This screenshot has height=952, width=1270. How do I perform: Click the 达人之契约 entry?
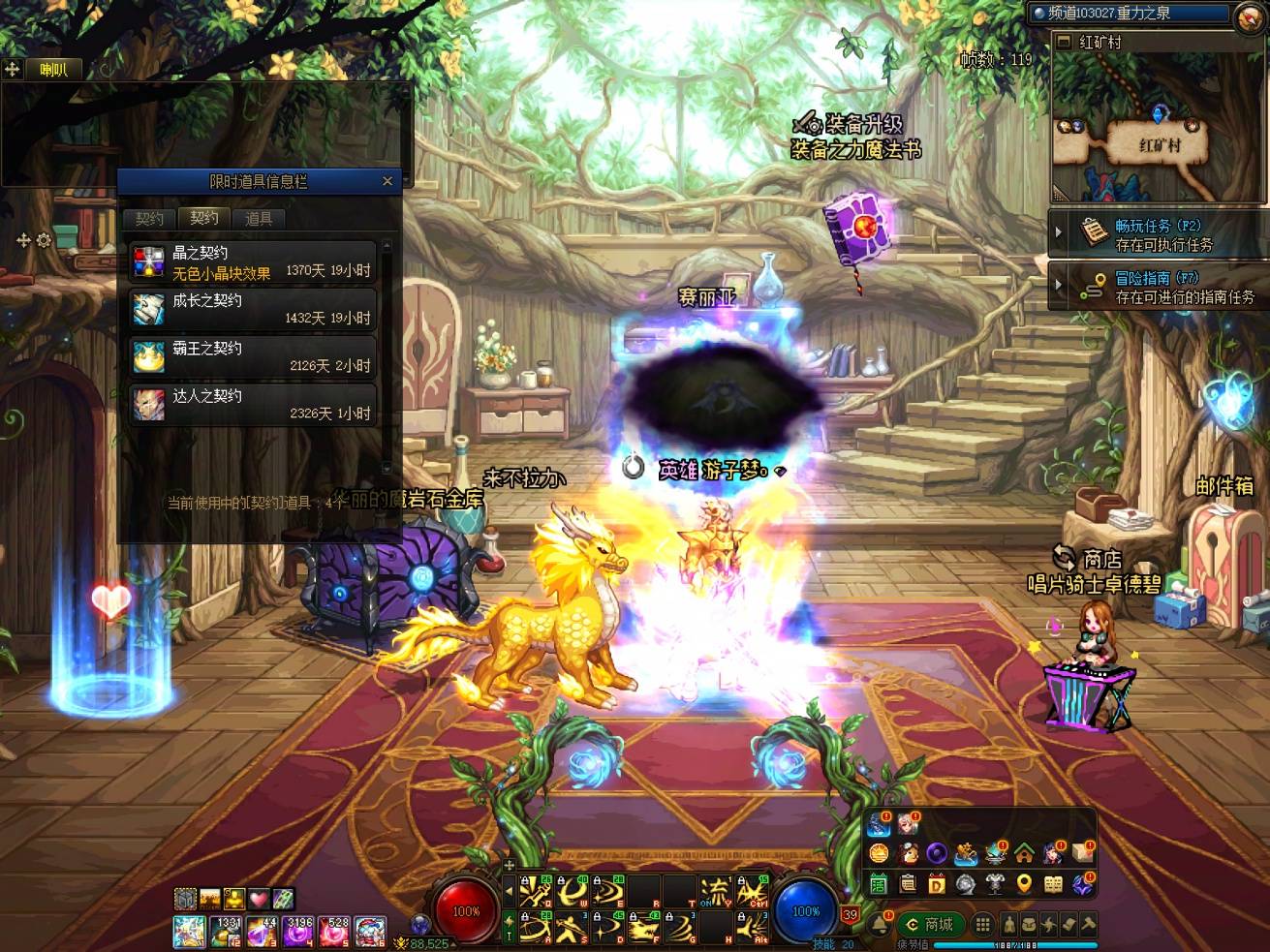[253, 404]
